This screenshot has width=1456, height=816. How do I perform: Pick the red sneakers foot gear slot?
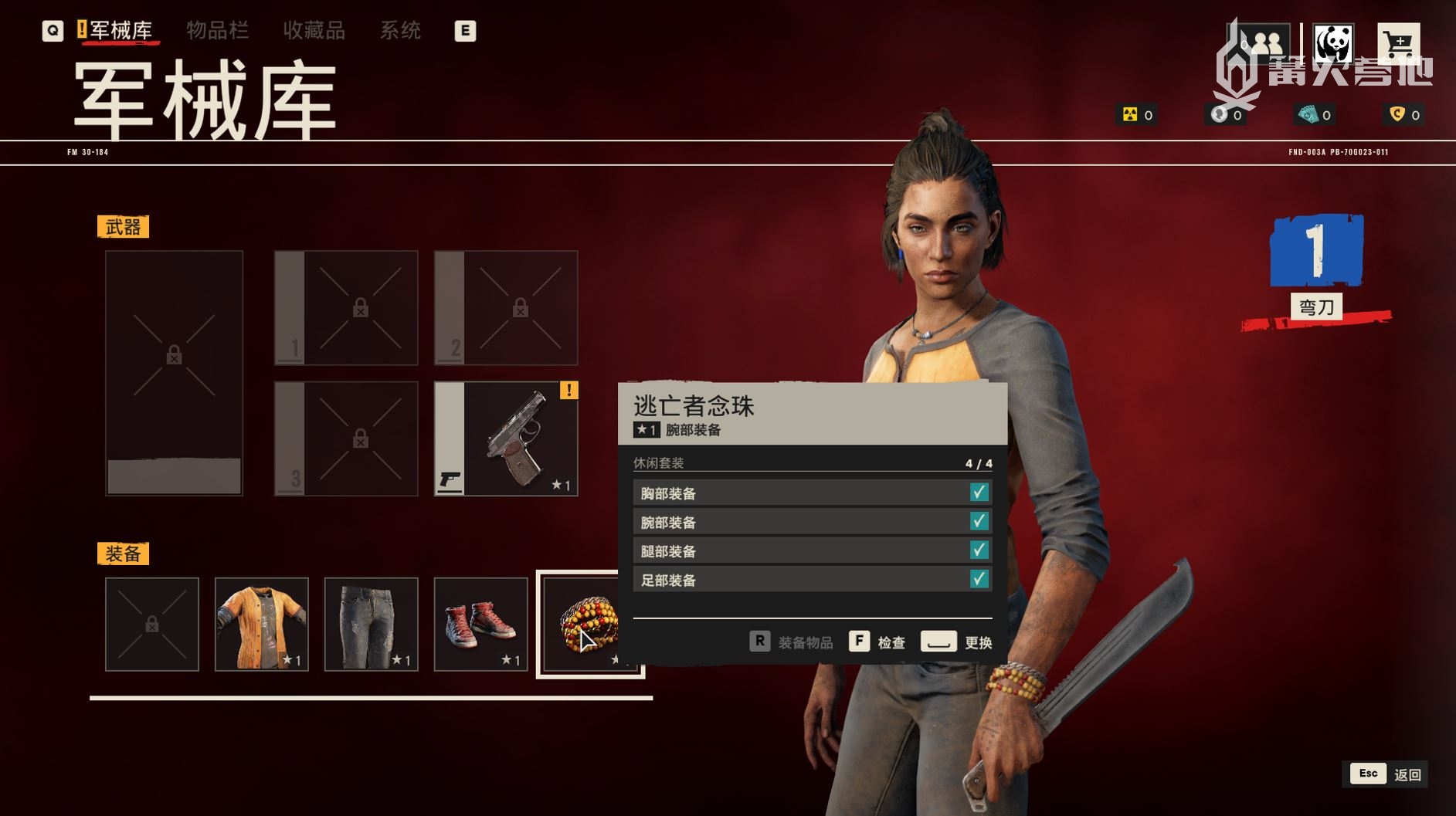(x=480, y=624)
